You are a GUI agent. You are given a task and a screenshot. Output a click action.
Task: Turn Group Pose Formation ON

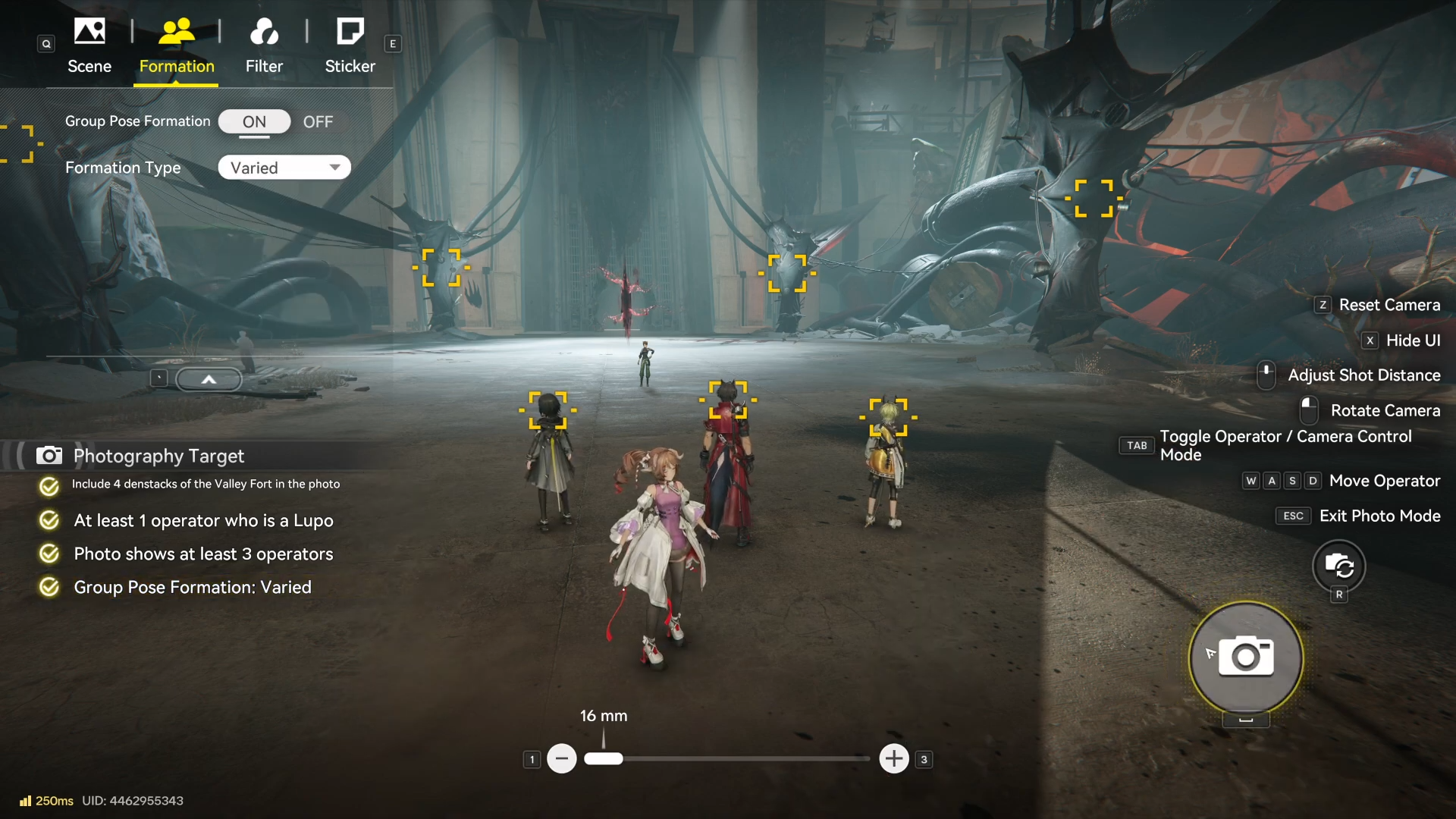[x=254, y=122]
